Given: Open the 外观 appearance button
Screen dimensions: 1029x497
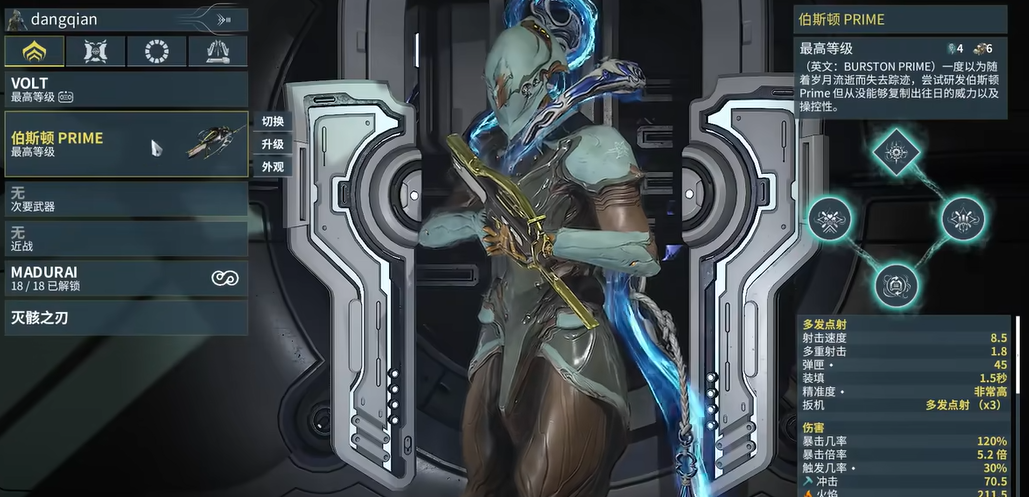Looking at the screenshot, I should 273,167.
